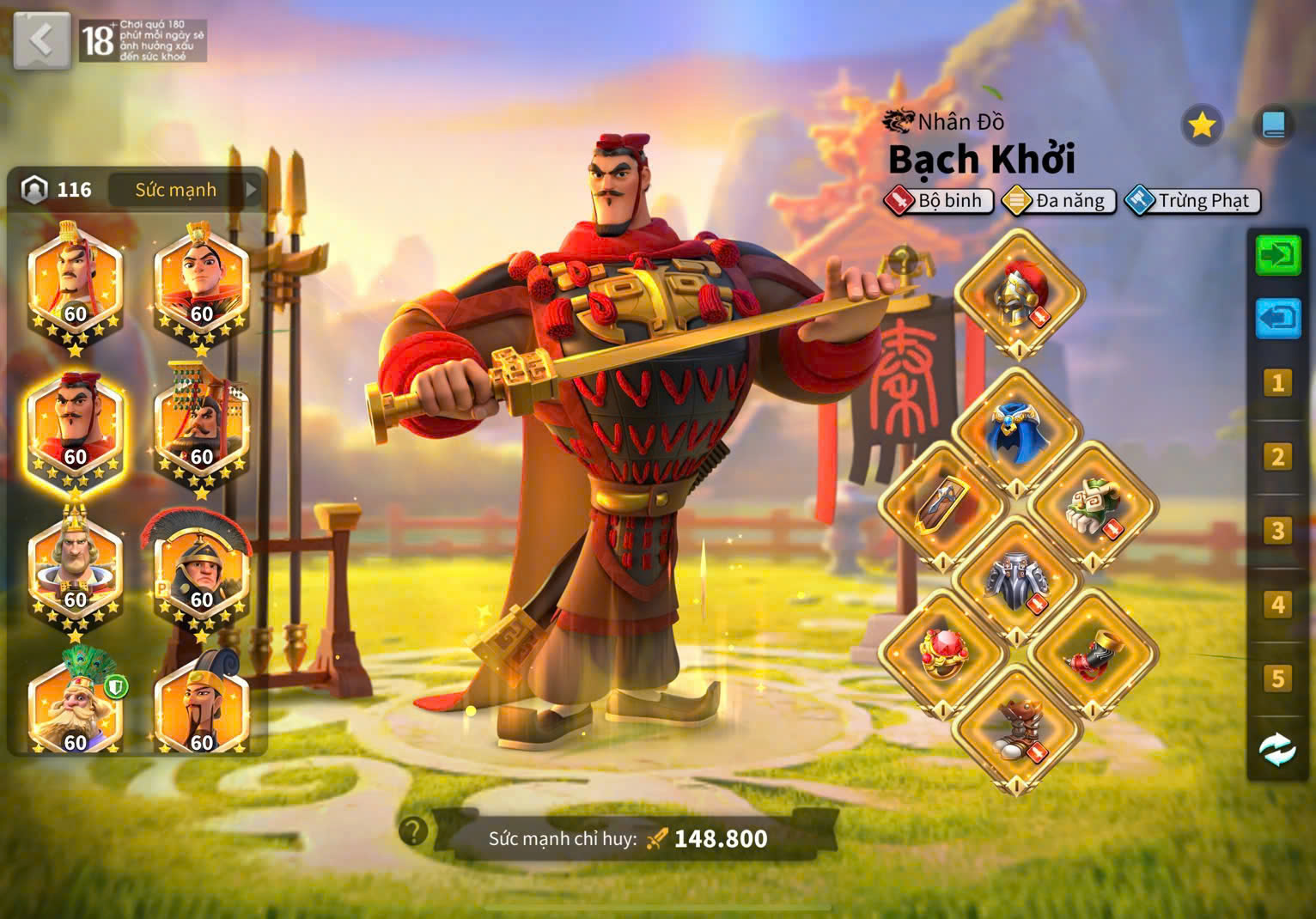Switch to equipment preset 3
Viewport: 1316px width, 919px height.
[1277, 531]
